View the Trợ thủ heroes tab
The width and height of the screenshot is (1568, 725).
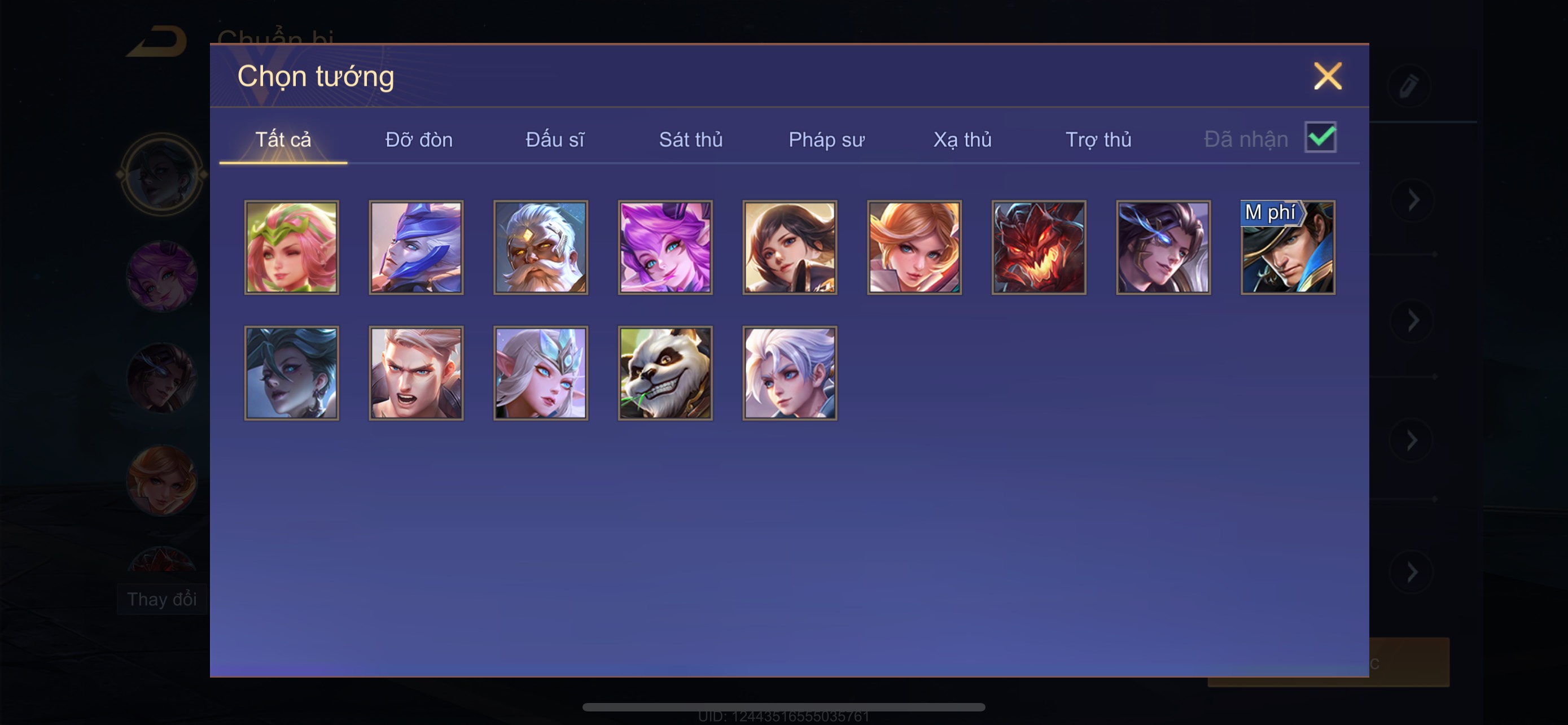1098,140
